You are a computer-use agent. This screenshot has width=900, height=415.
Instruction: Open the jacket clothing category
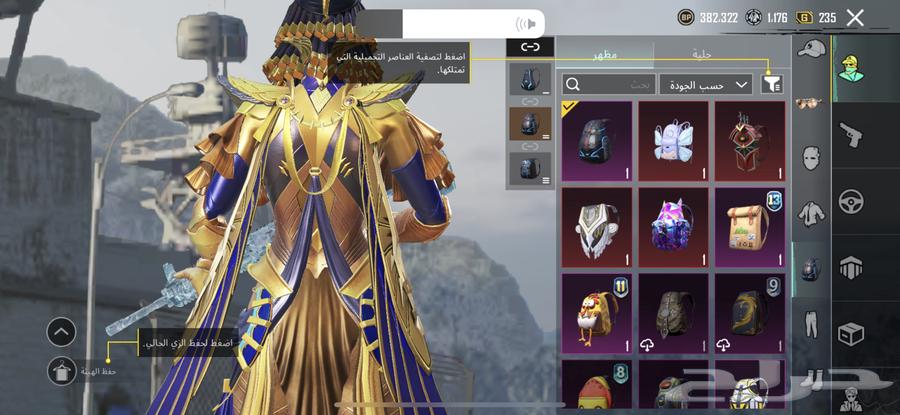coord(811,213)
